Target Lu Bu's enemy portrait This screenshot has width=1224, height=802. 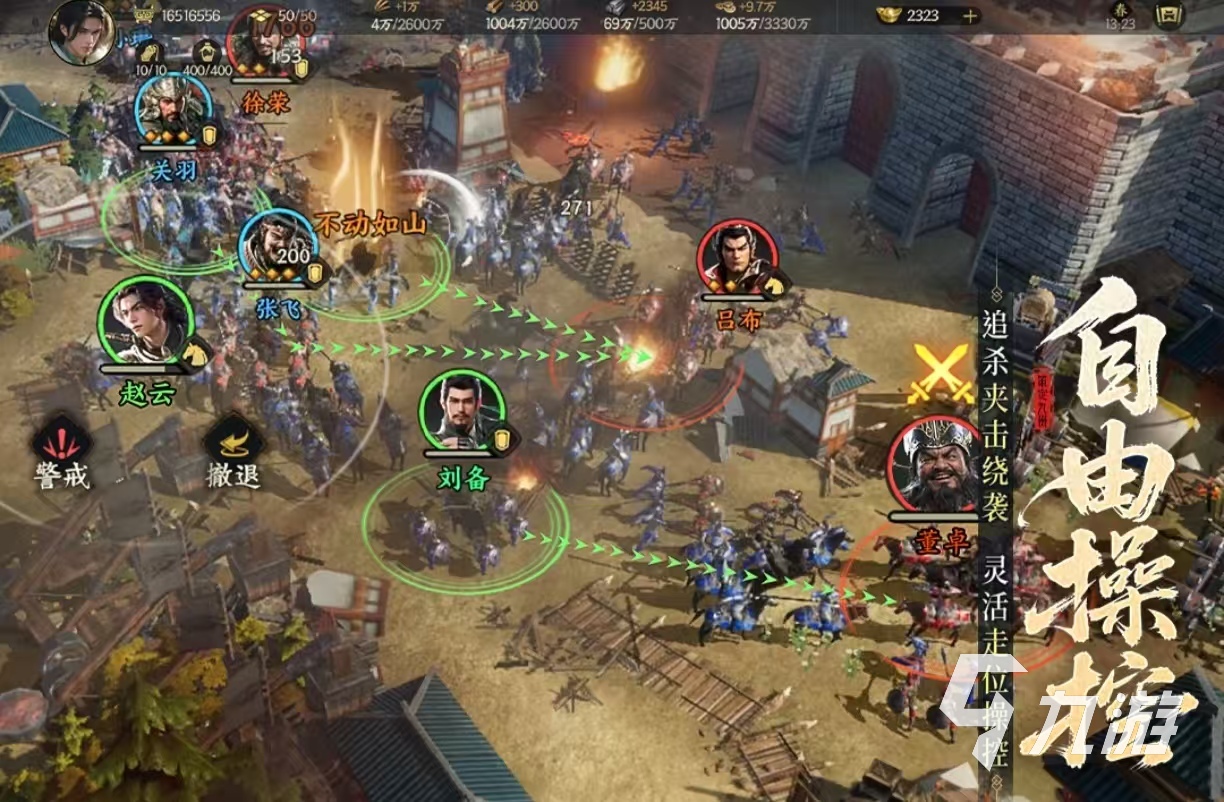pyautogui.click(x=738, y=259)
